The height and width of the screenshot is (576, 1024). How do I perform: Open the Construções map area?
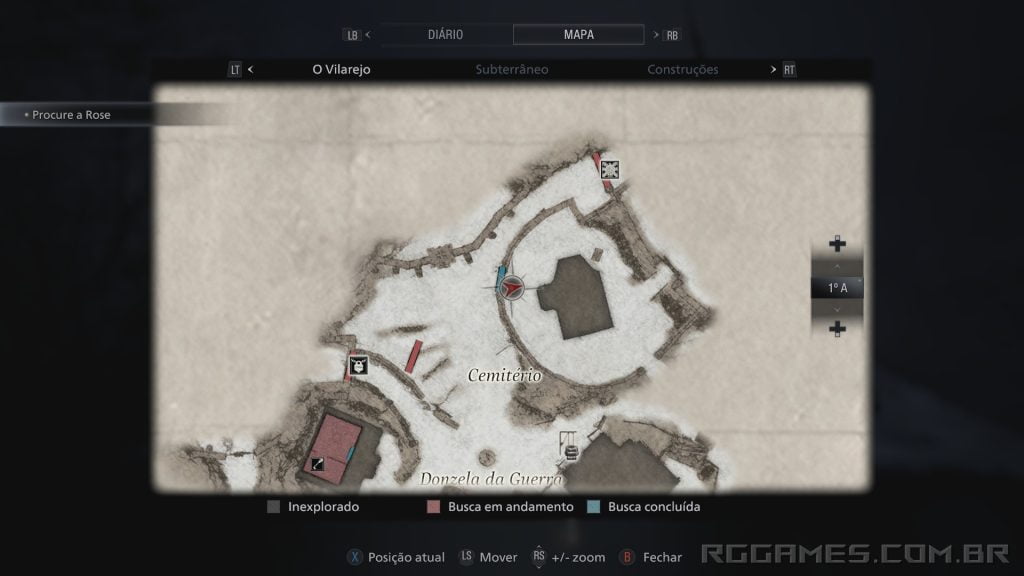click(682, 70)
